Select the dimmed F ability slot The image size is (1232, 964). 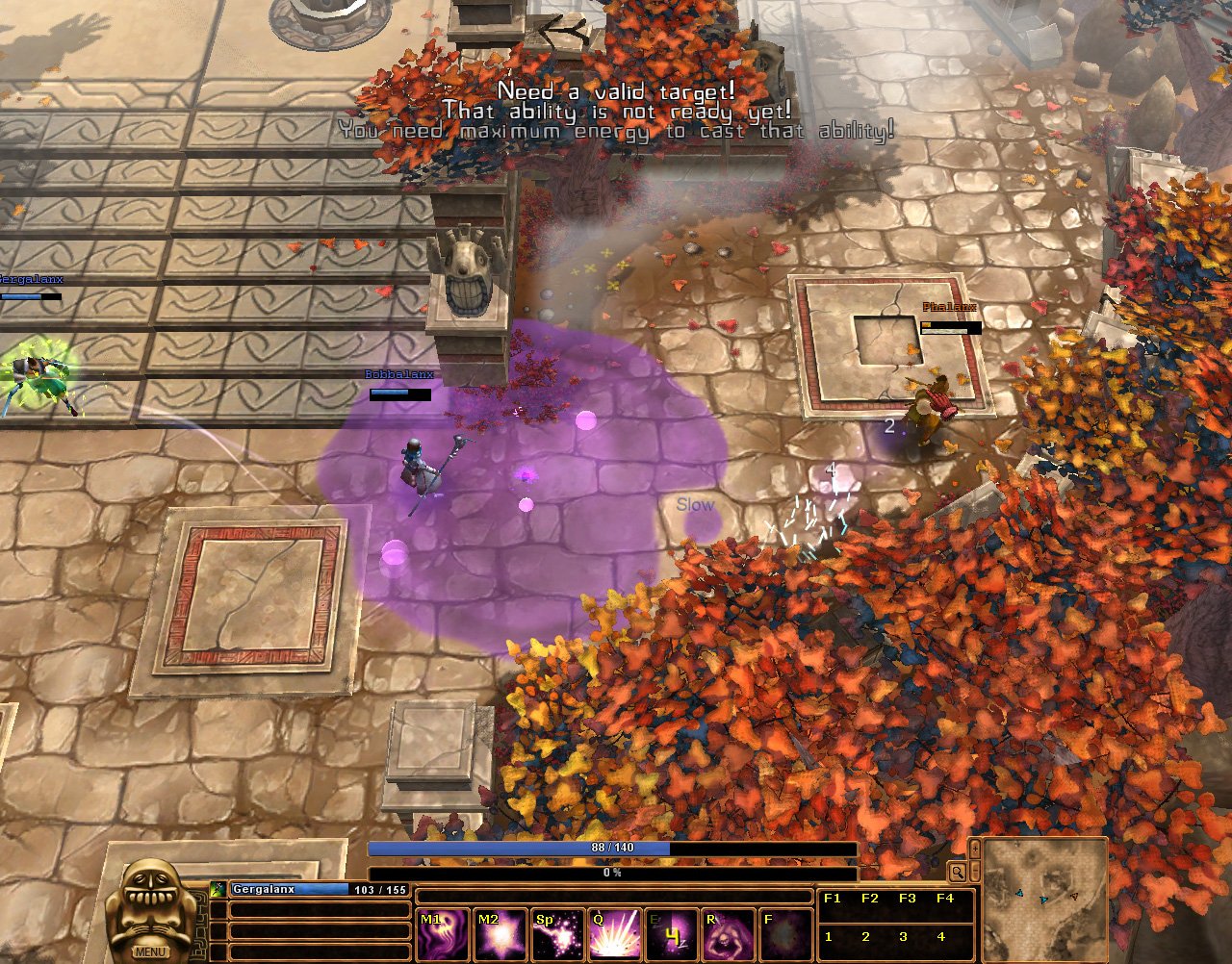click(x=785, y=935)
